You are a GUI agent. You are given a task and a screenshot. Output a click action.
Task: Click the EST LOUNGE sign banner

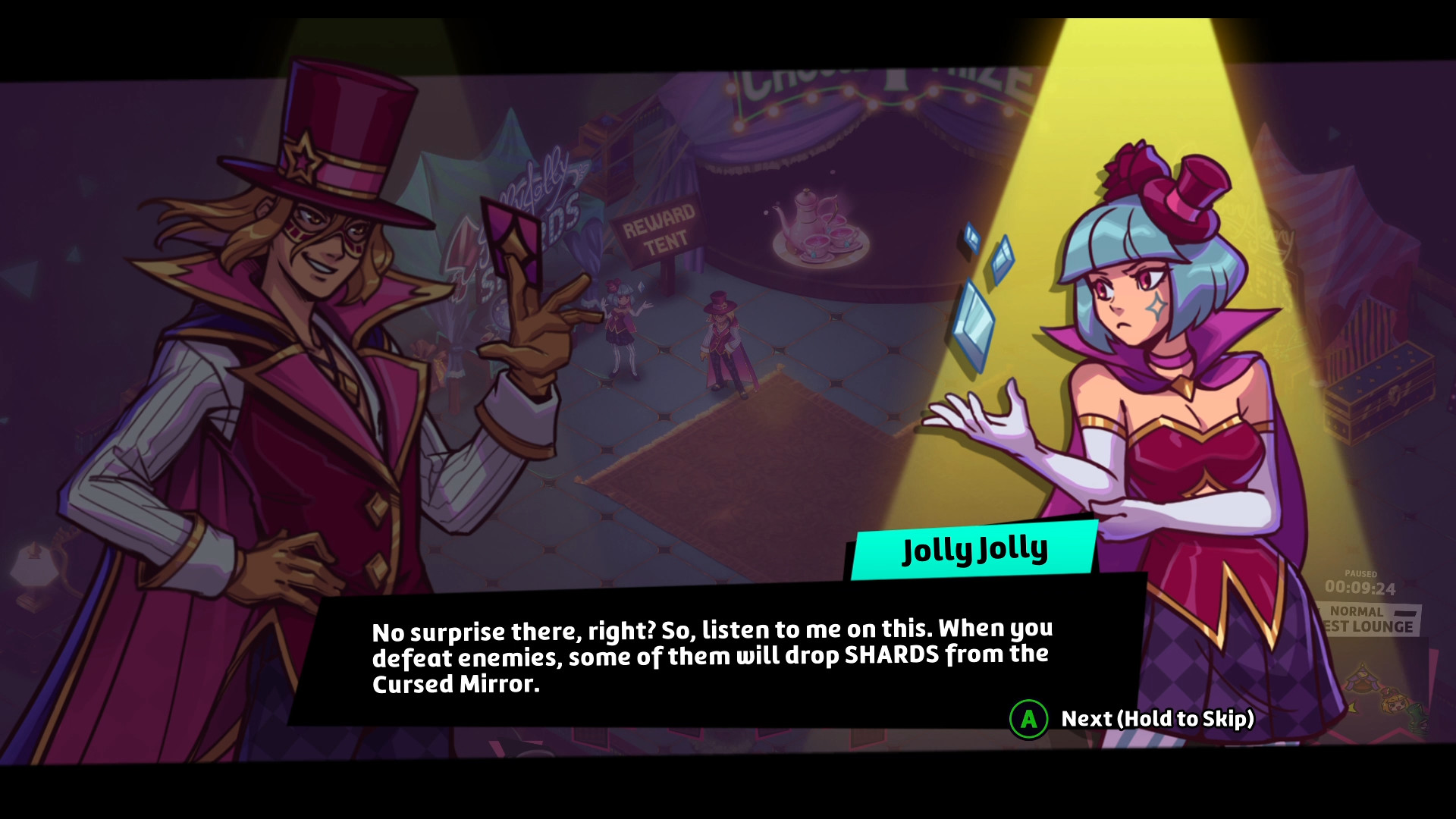[x=1369, y=627]
